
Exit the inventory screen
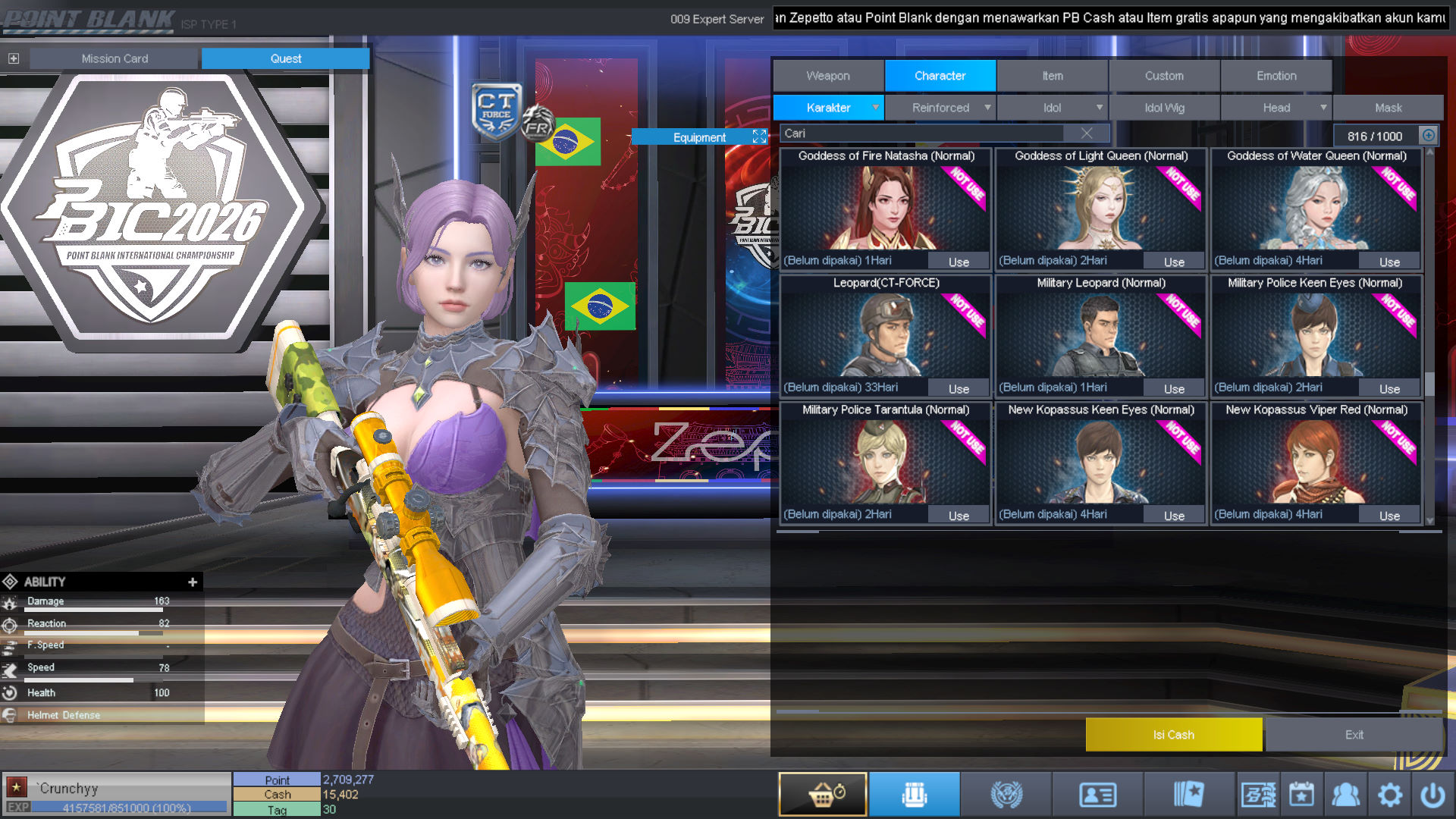coord(1354,735)
